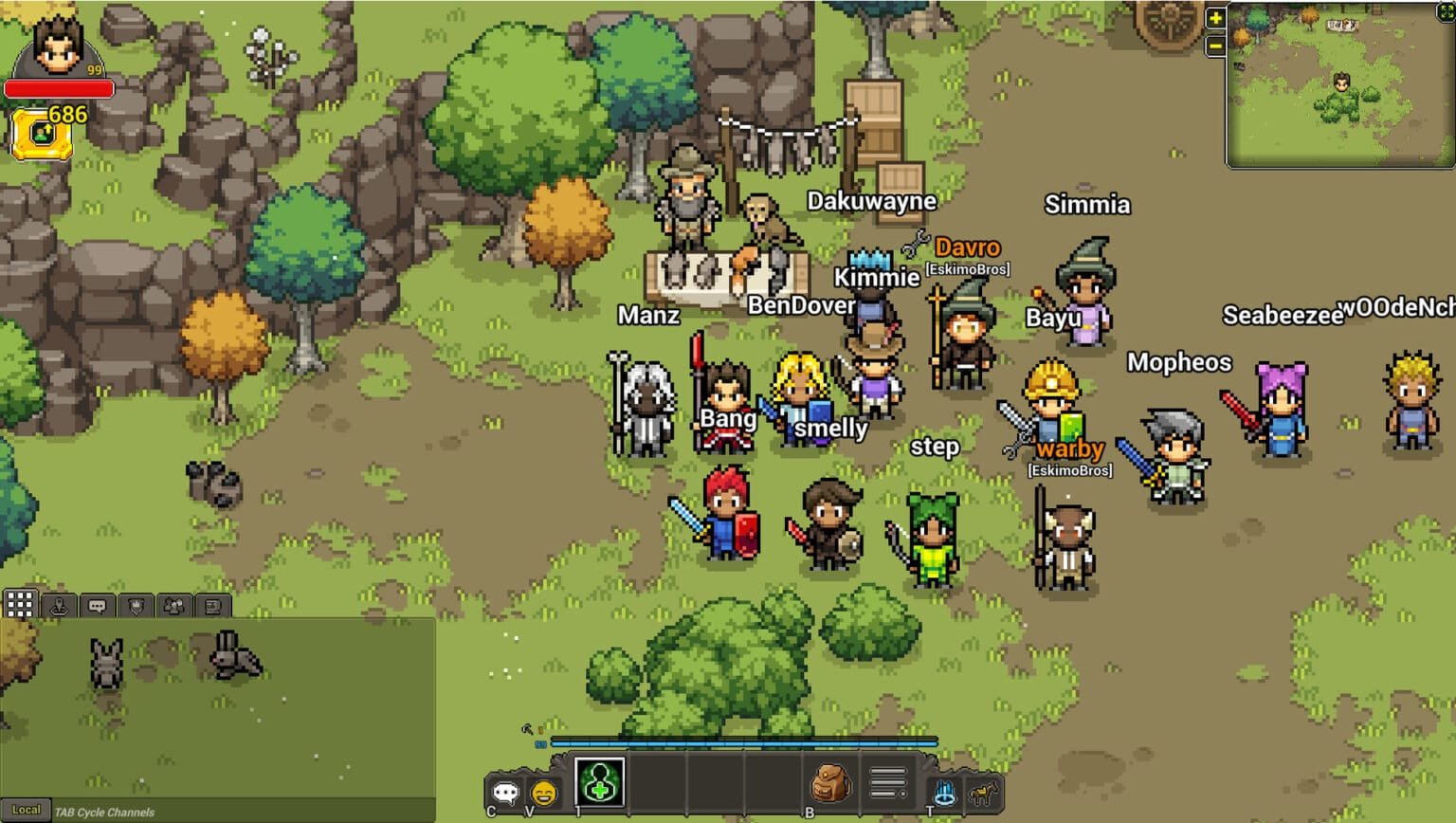Viewport: 1456px width, 823px height.
Task: Open the chat bubble icon in hotbar
Action: pyautogui.click(x=506, y=790)
